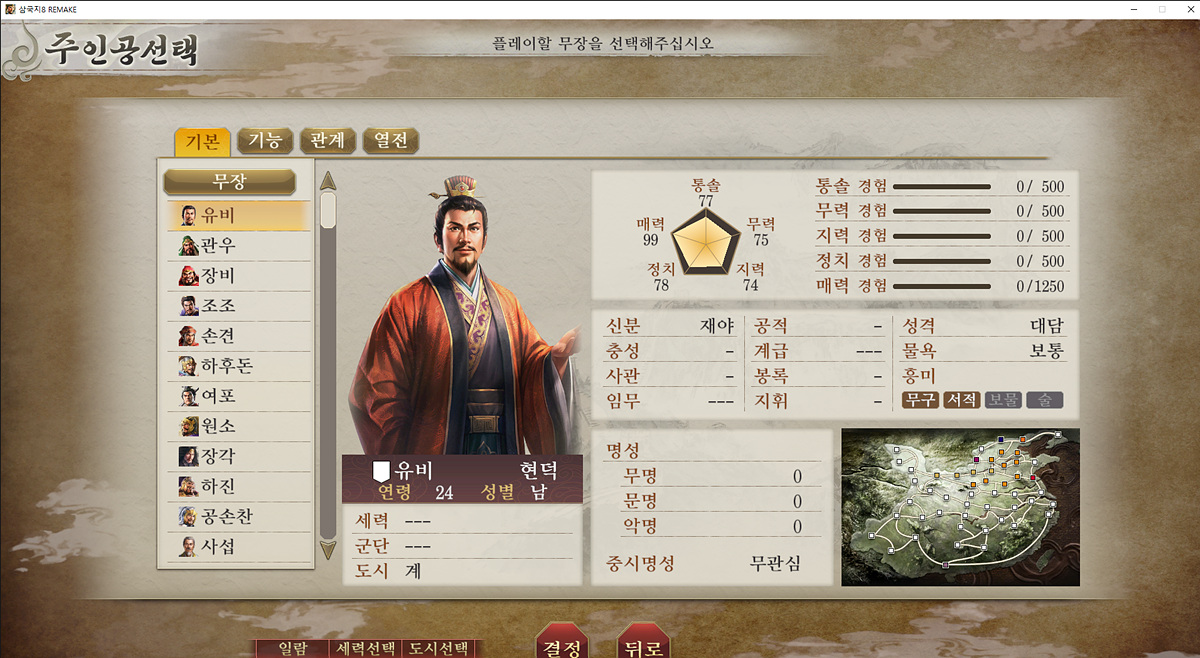This screenshot has height=658, width=1200.
Task: Open the 관계 tab
Action: pyautogui.click(x=327, y=141)
